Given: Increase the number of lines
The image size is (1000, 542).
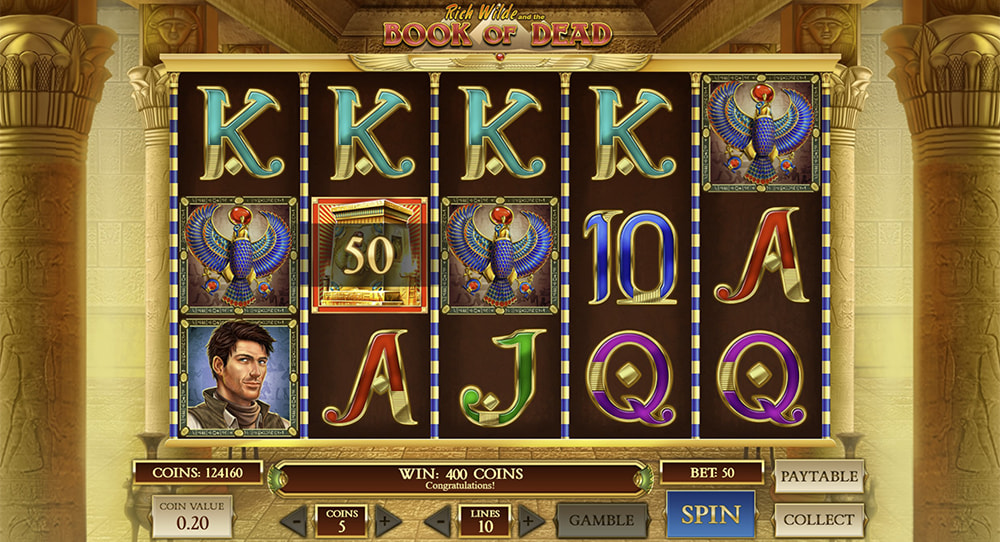Looking at the screenshot, I should 532,520.
